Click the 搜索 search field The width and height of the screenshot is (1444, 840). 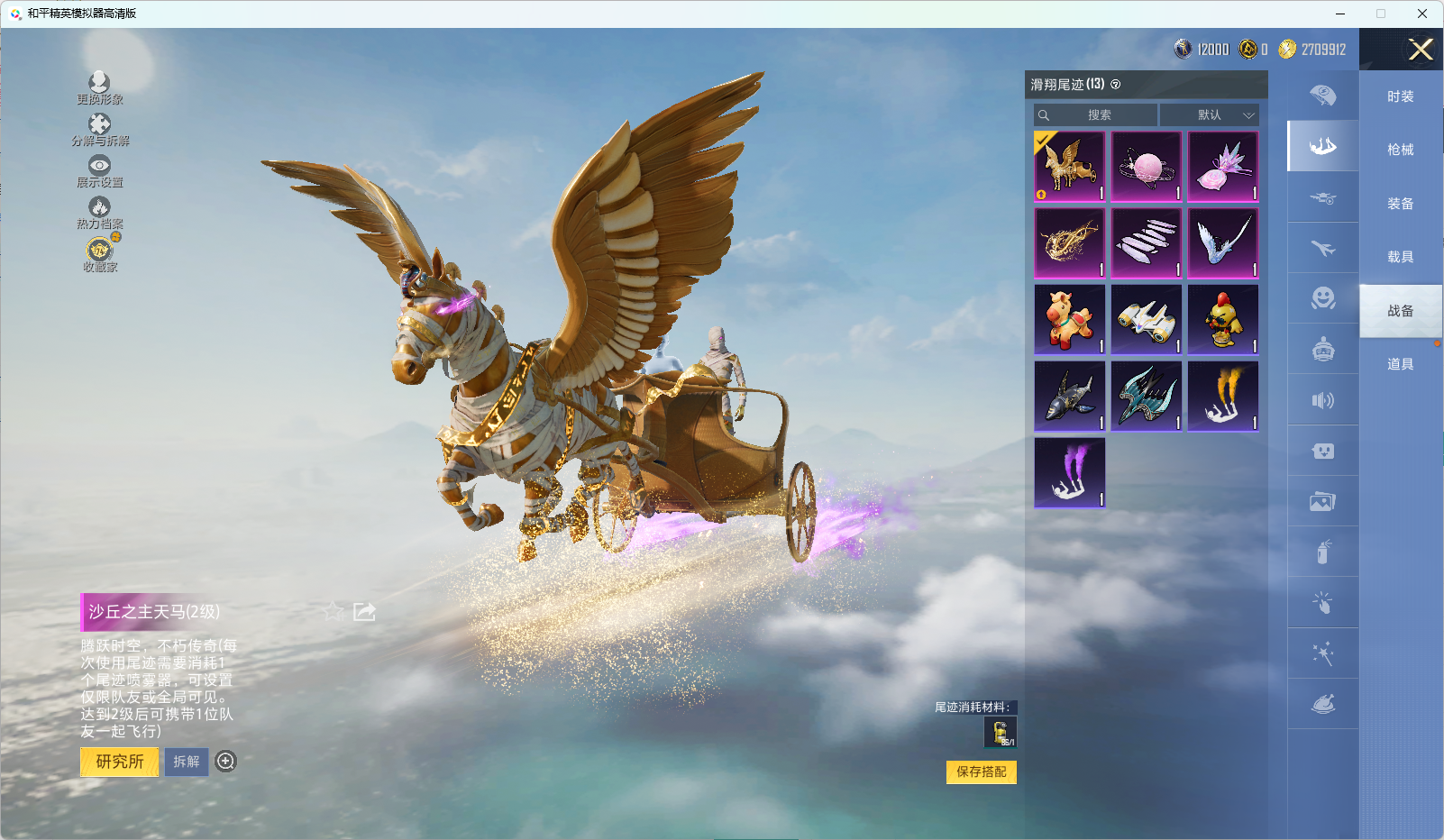tap(1096, 115)
